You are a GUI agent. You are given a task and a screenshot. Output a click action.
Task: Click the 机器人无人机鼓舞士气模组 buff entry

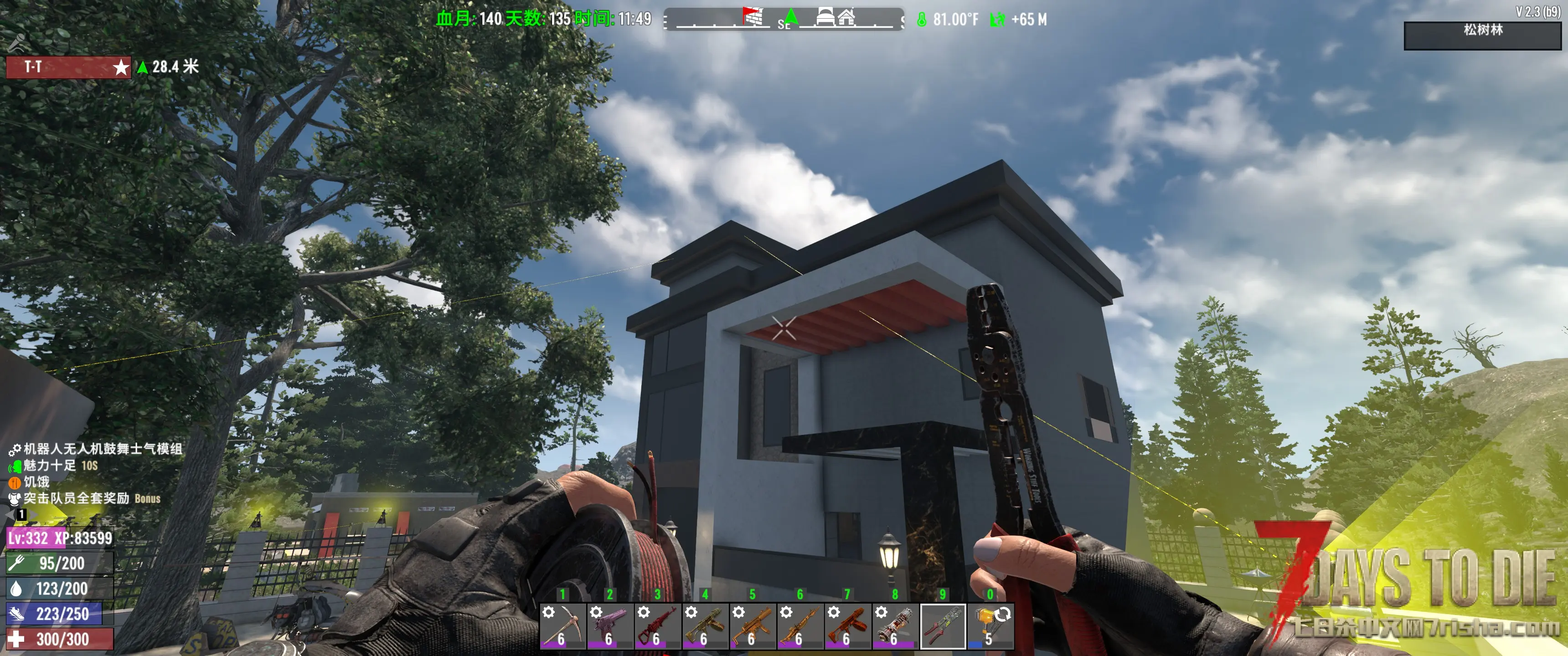click(98, 450)
